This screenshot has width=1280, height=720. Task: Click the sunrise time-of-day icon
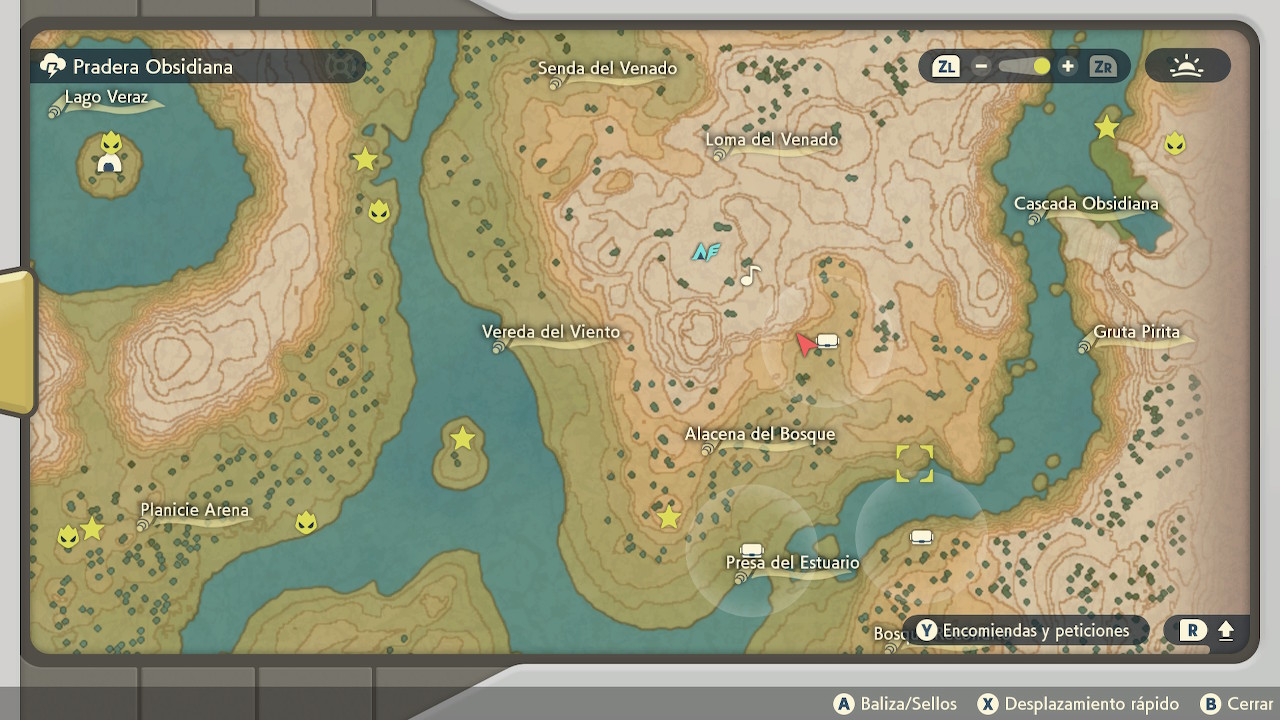(x=1187, y=67)
